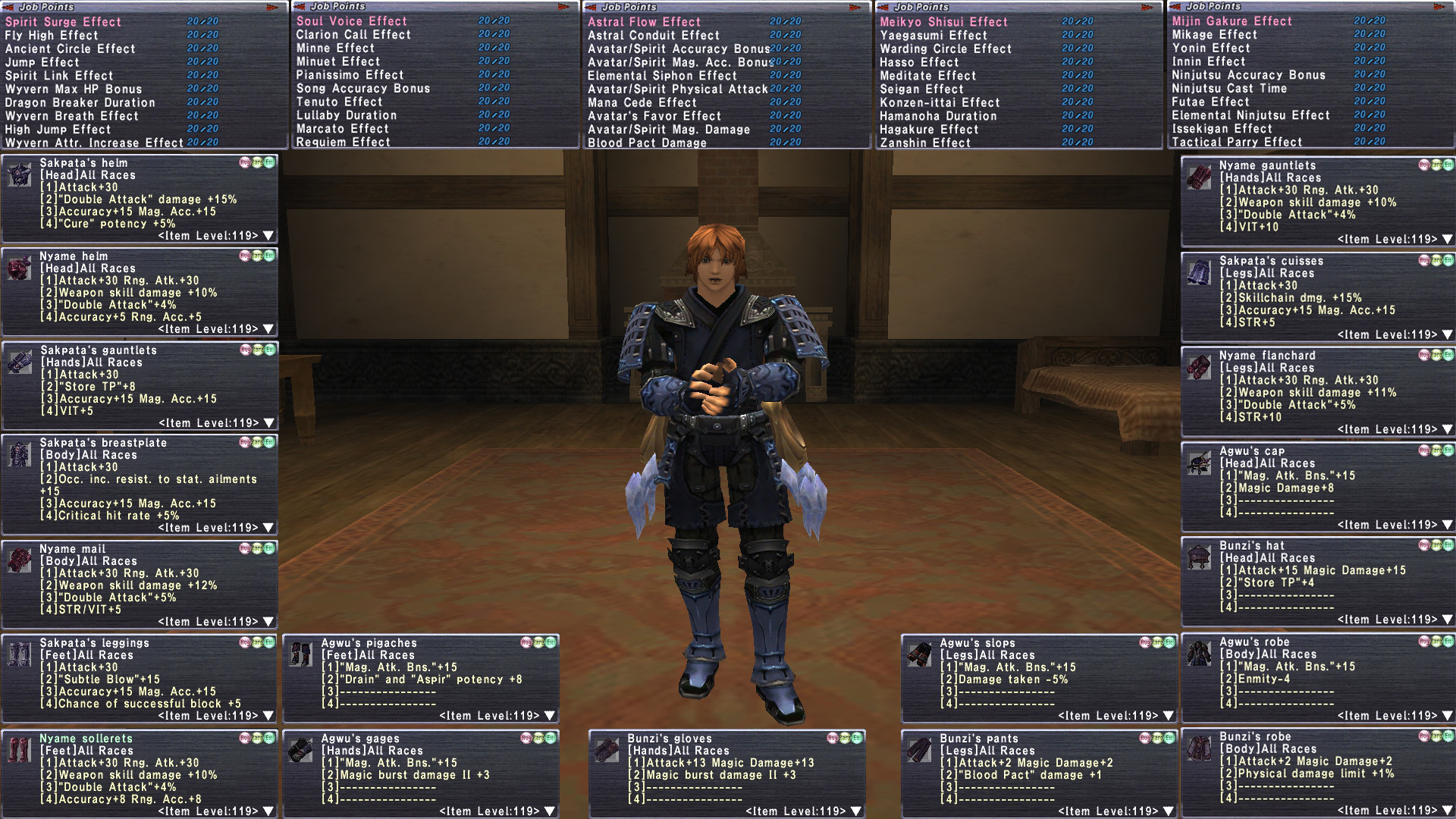The height and width of the screenshot is (819, 1456).
Task: Highlight the Meikyo Shisui Effect row
Action: pos(943,22)
